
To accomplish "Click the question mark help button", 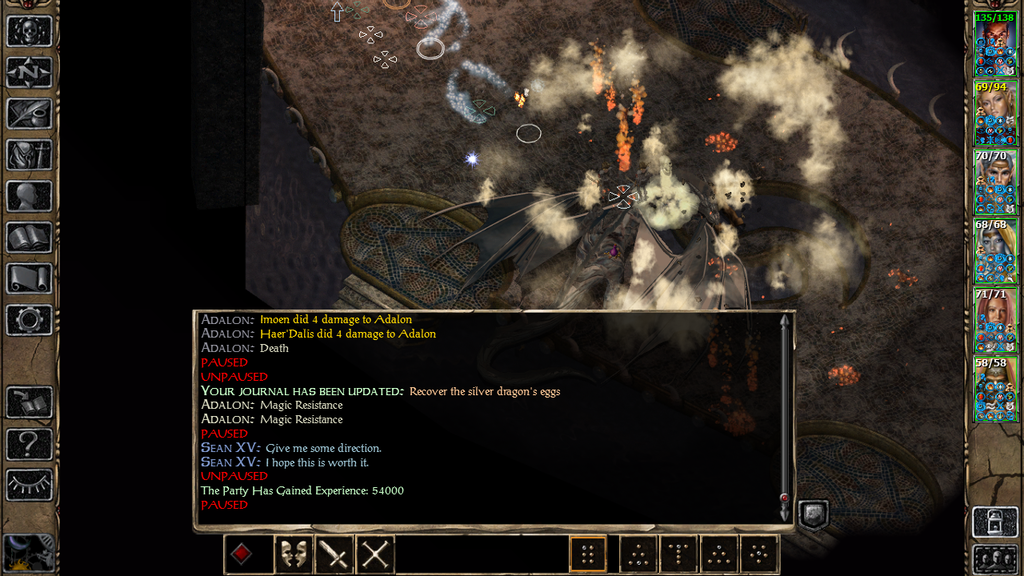I will click(x=29, y=443).
